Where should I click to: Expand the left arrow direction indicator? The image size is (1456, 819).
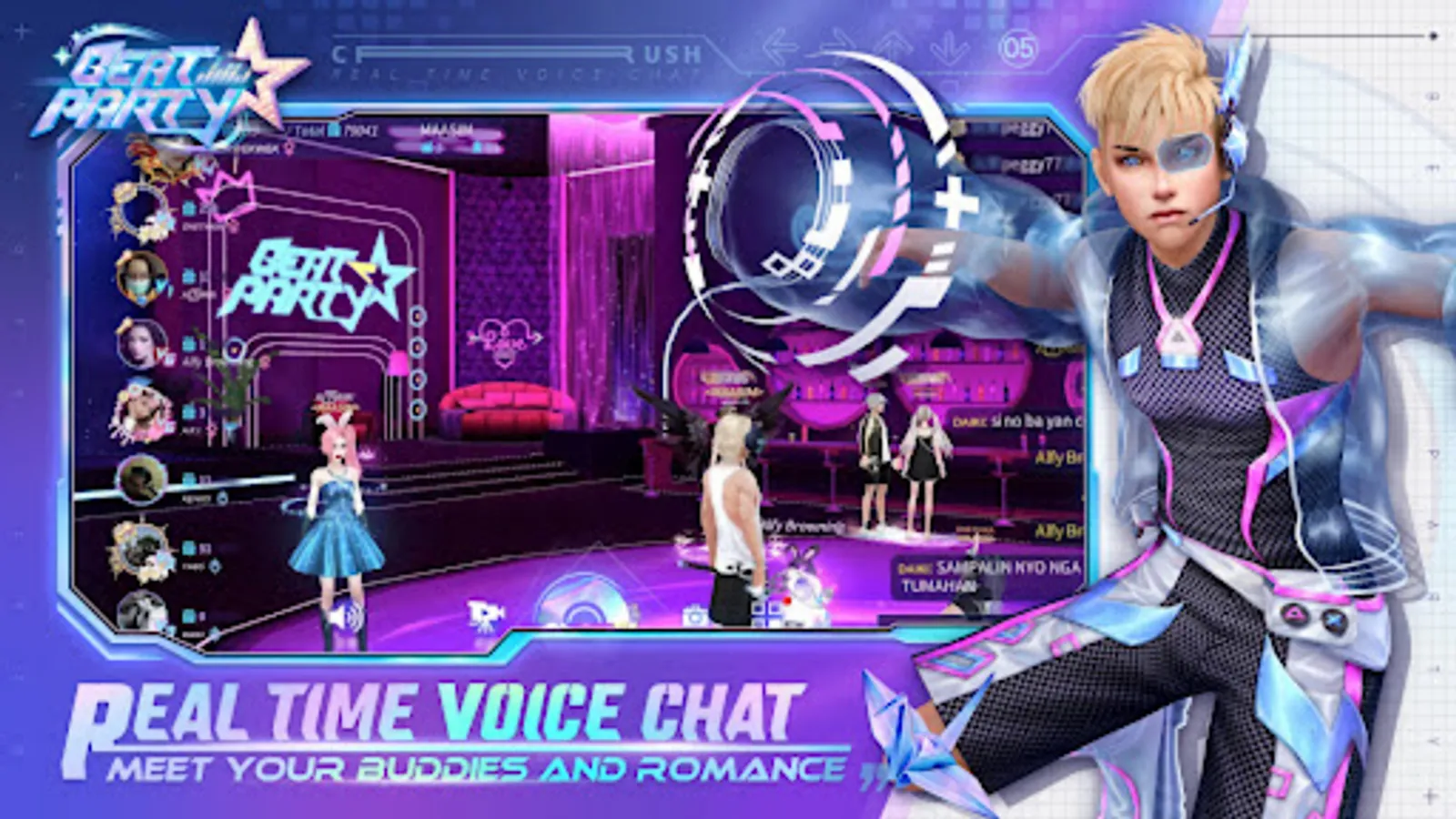click(x=779, y=45)
